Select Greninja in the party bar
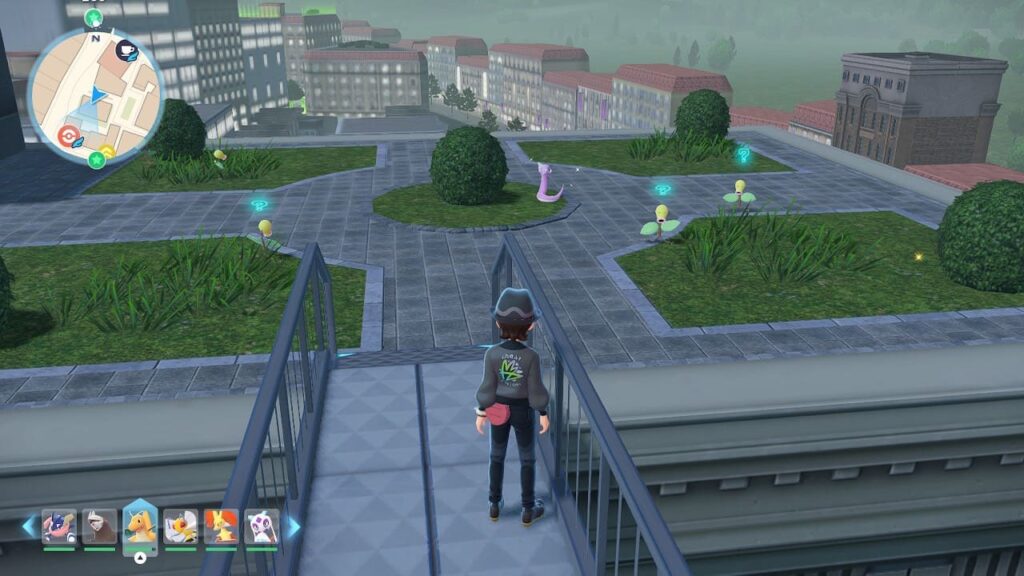This screenshot has height=576, width=1024. click(x=59, y=525)
